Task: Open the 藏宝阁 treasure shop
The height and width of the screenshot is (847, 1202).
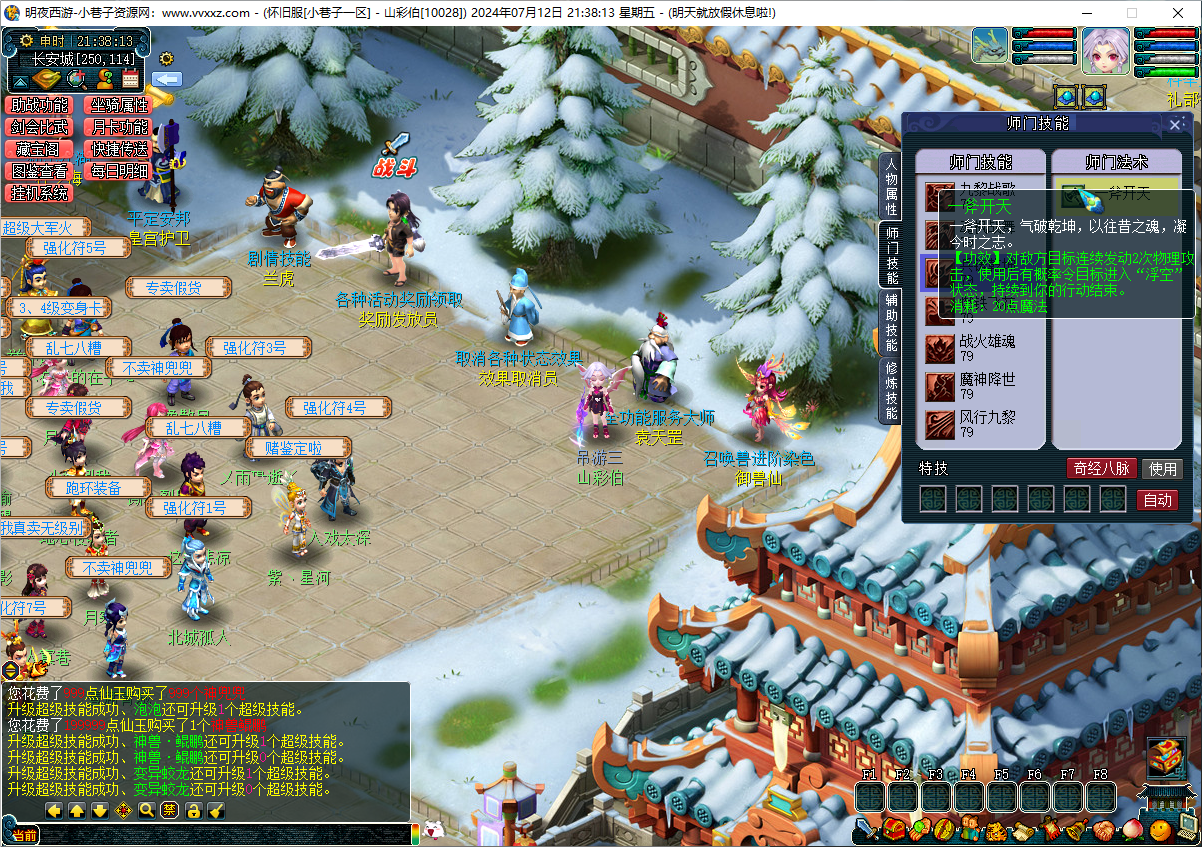Action: click(x=38, y=149)
